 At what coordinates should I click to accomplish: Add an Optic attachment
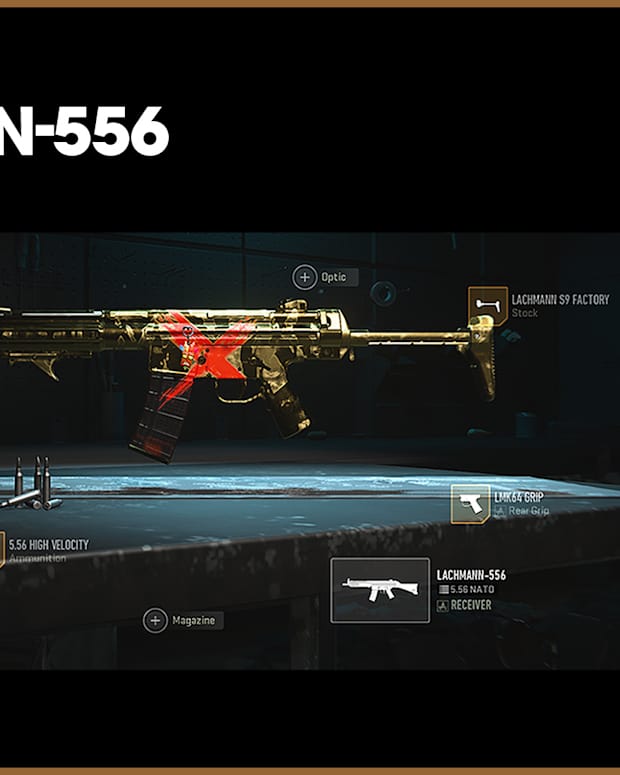click(x=304, y=276)
